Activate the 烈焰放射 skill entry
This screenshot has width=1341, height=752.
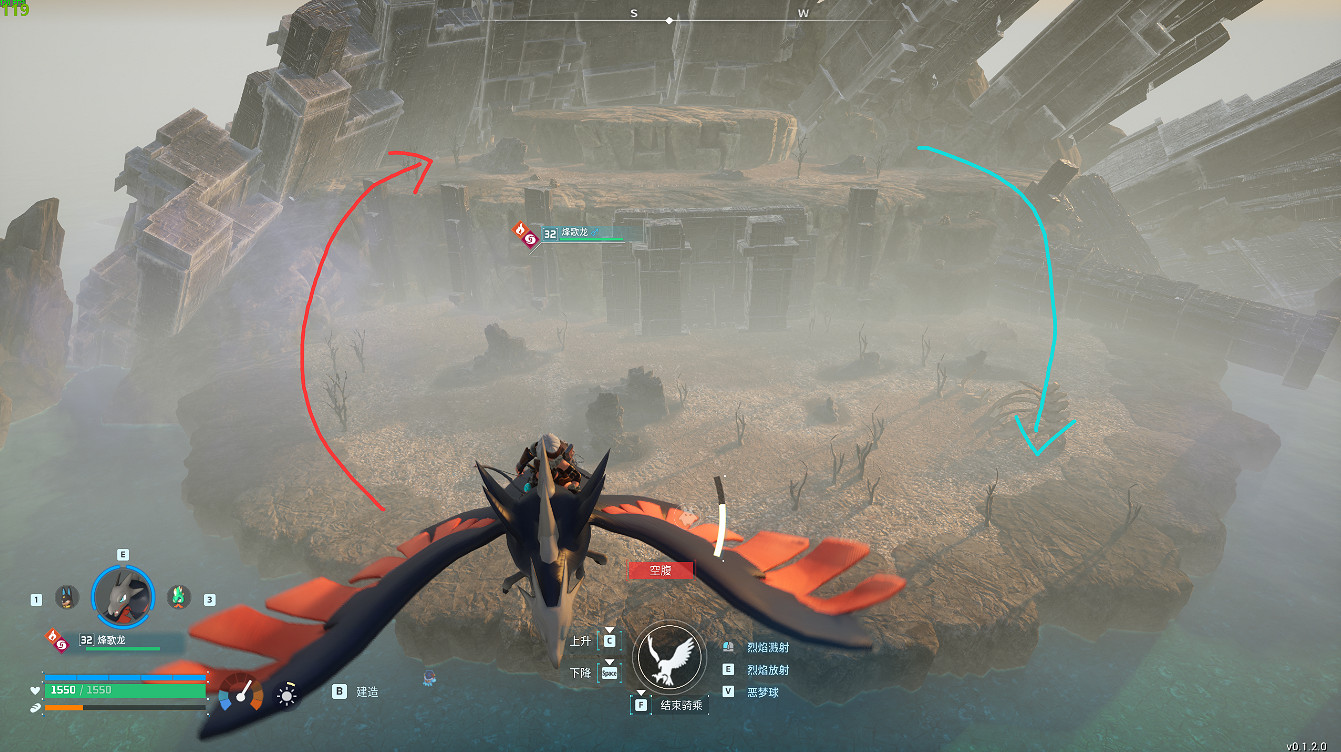(x=767, y=669)
